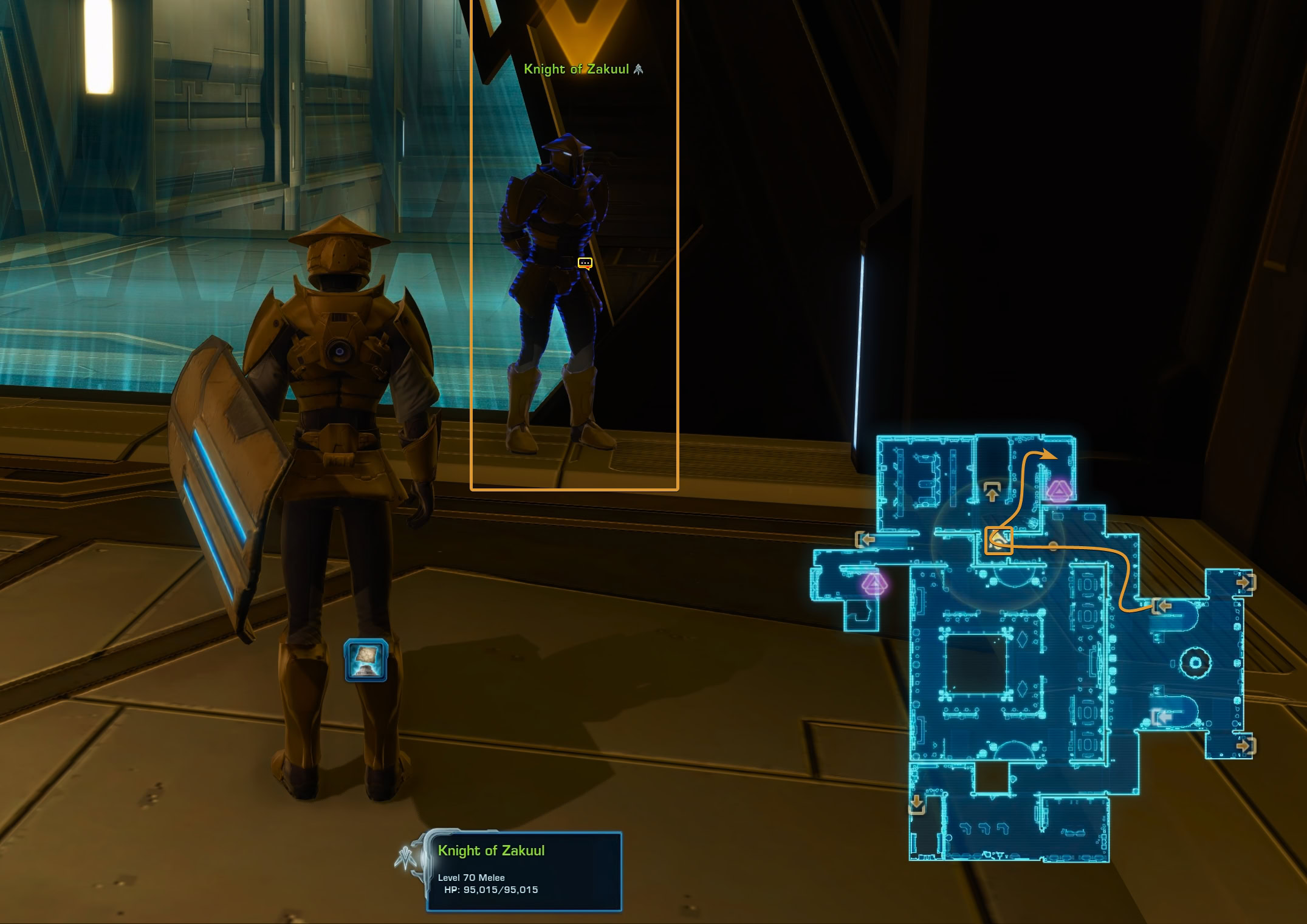The height and width of the screenshot is (924, 1307).
Task: Click the speech bubble on the knight
Action: click(585, 263)
